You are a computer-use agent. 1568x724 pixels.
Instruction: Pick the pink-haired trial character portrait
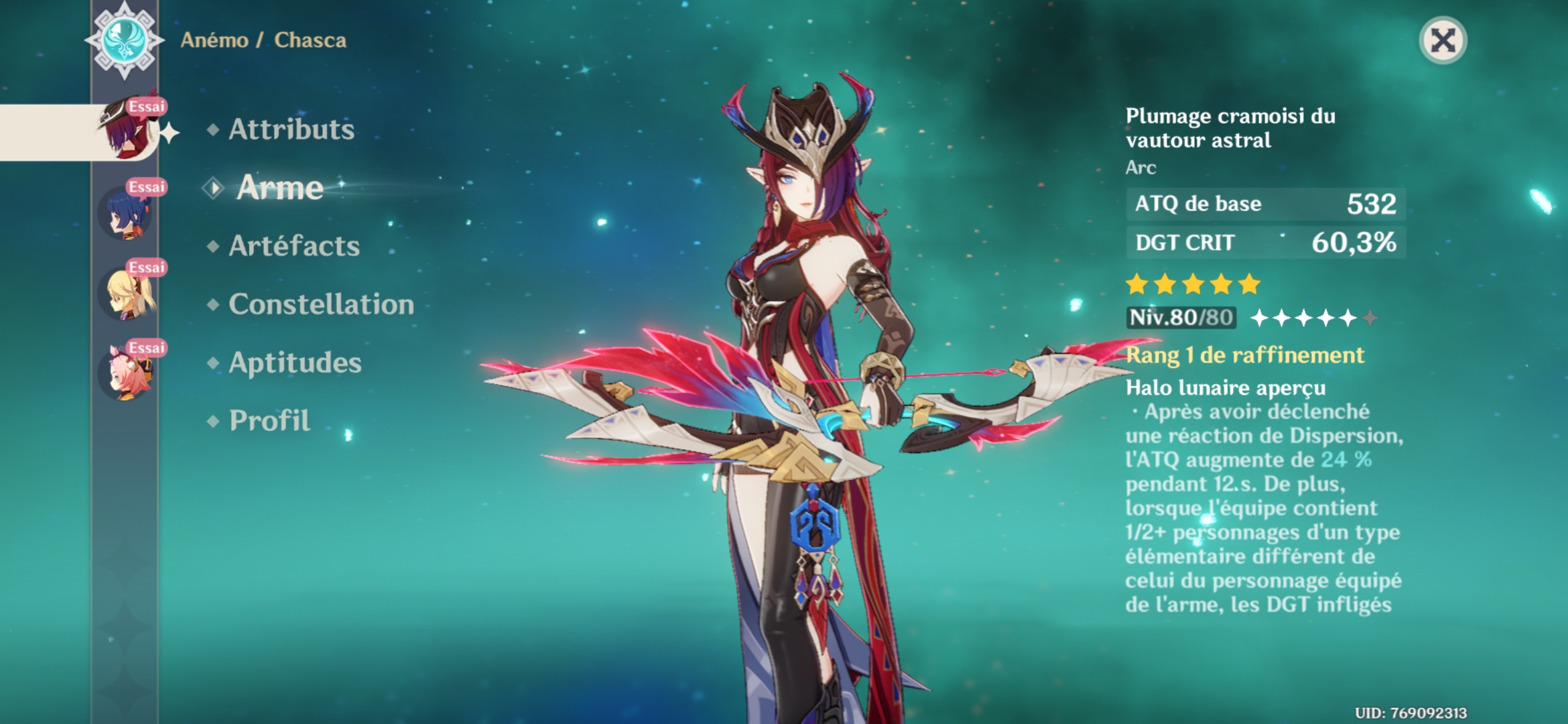[x=127, y=373]
